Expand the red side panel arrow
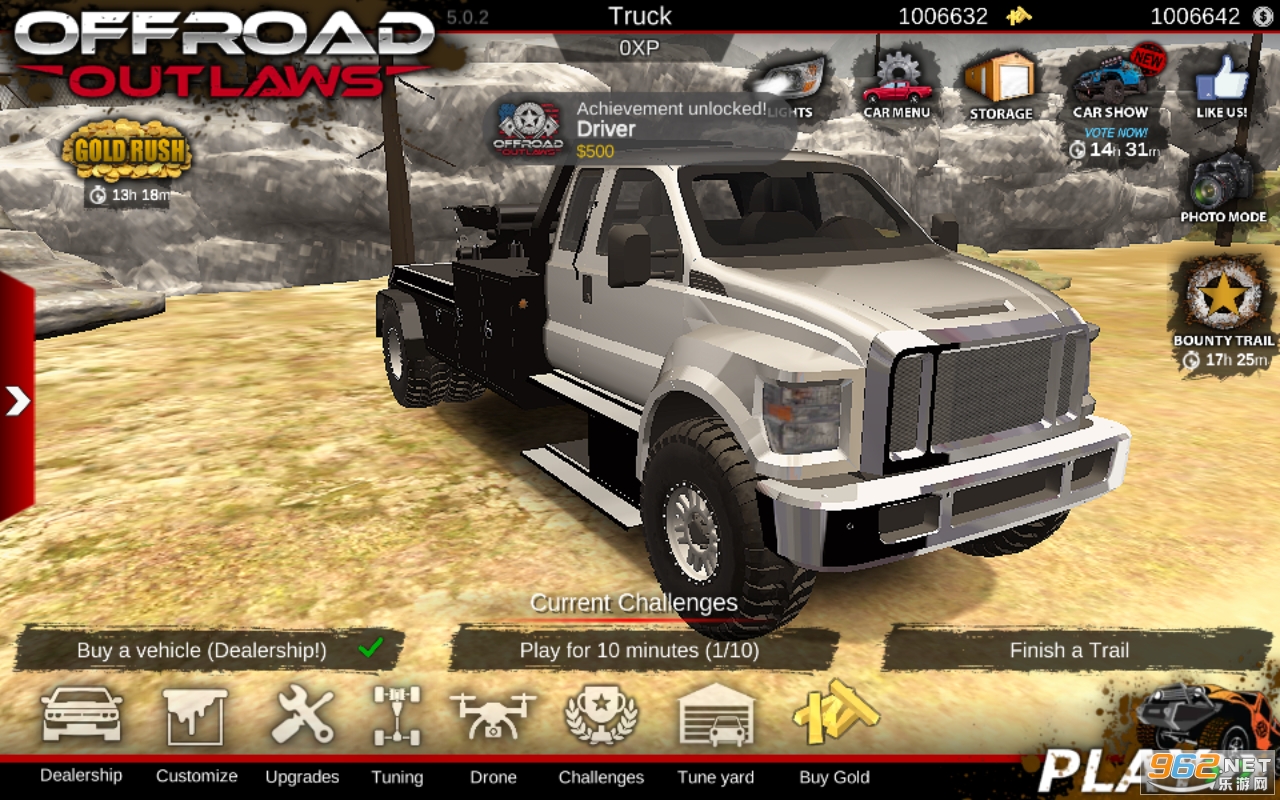The width and height of the screenshot is (1280, 800). tap(17, 401)
